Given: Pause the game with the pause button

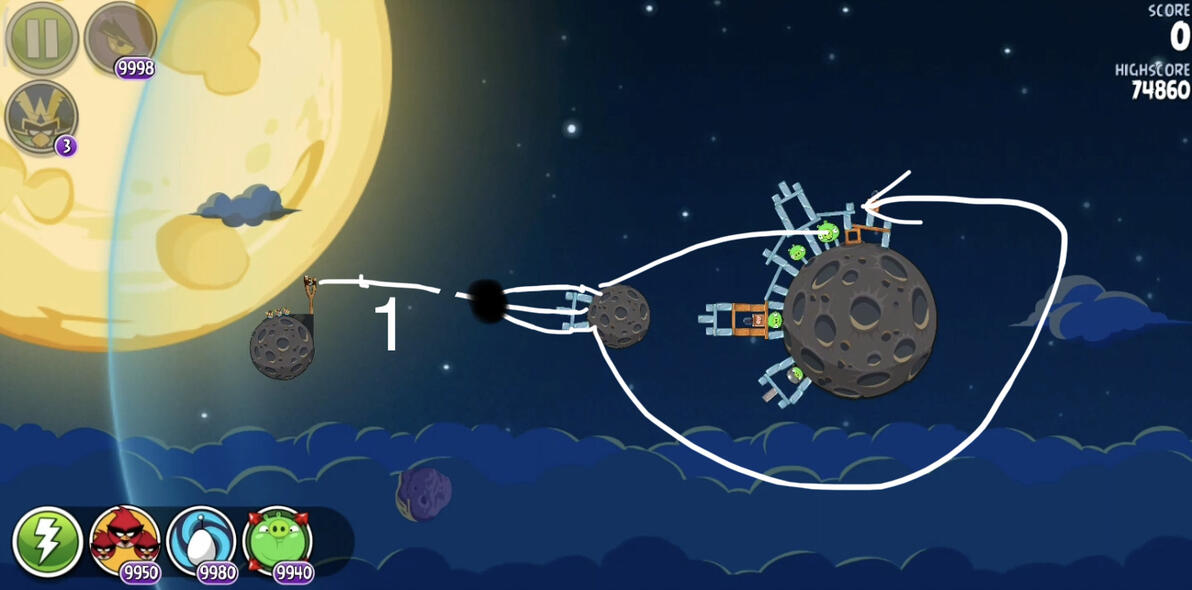Looking at the screenshot, I should [x=42, y=40].
